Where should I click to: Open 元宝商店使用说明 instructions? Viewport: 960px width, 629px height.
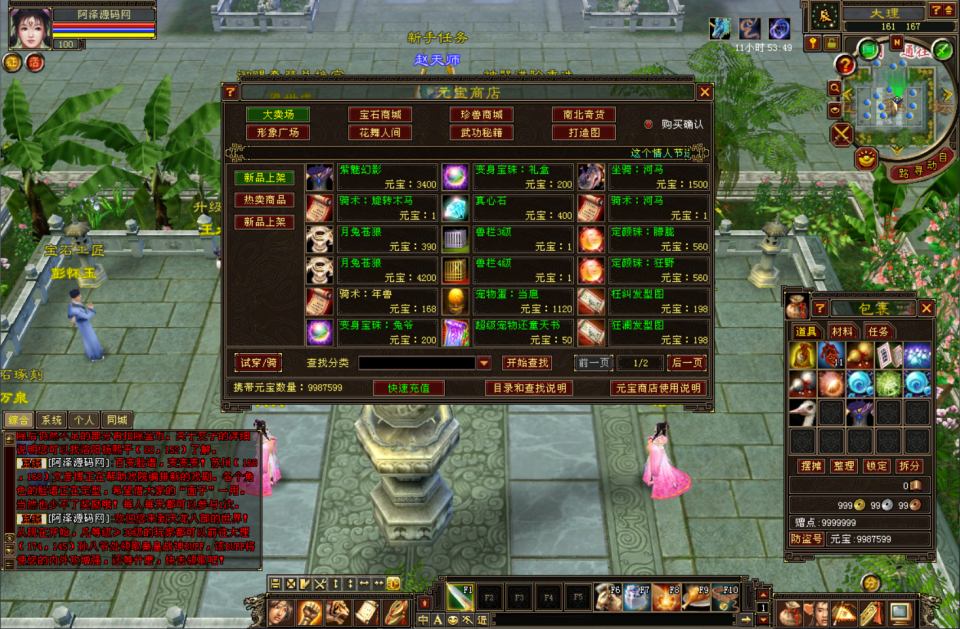pos(657,388)
